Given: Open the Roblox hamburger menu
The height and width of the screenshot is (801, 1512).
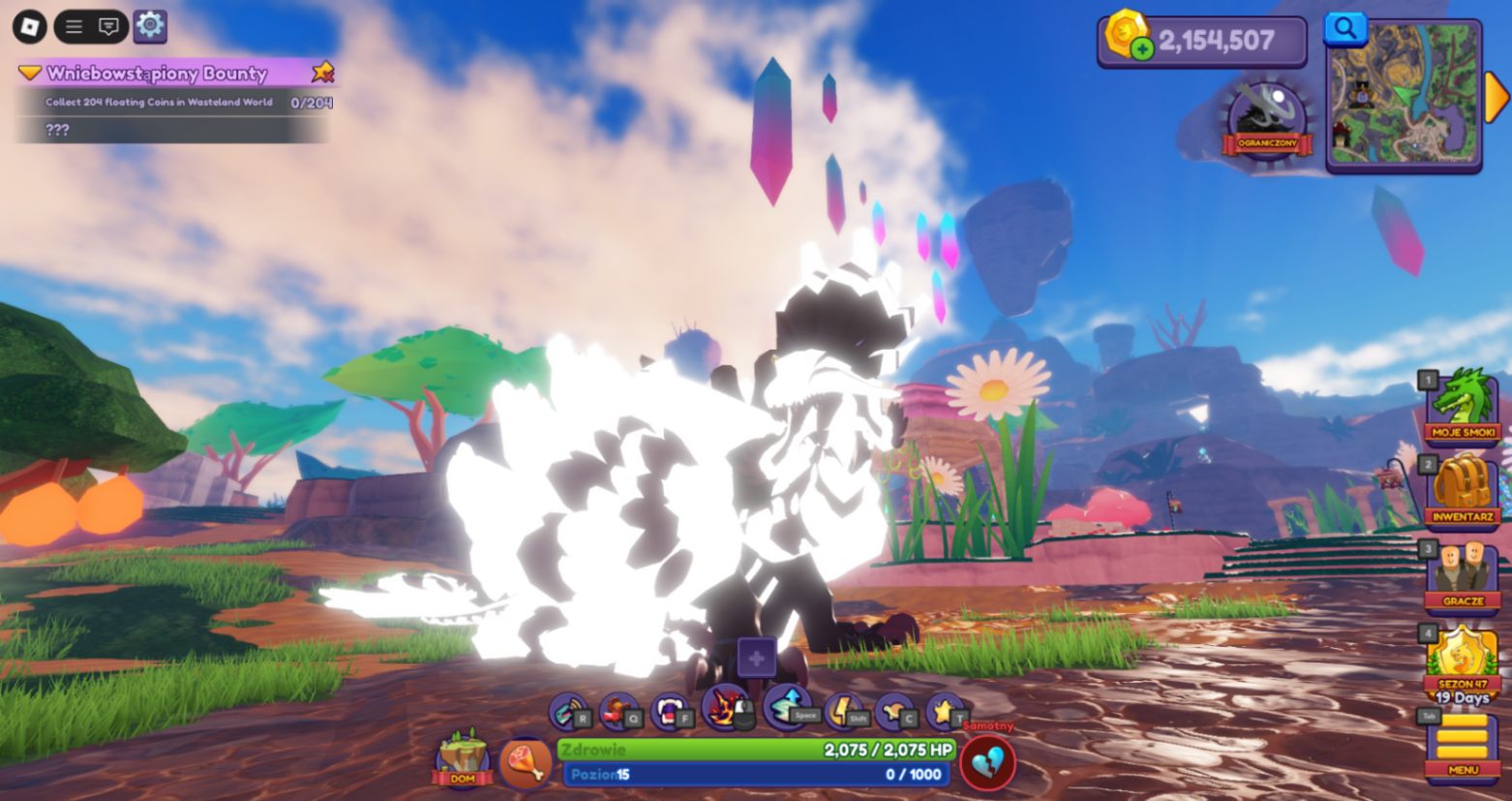Looking at the screenshot, I should (x=73, y=27).
